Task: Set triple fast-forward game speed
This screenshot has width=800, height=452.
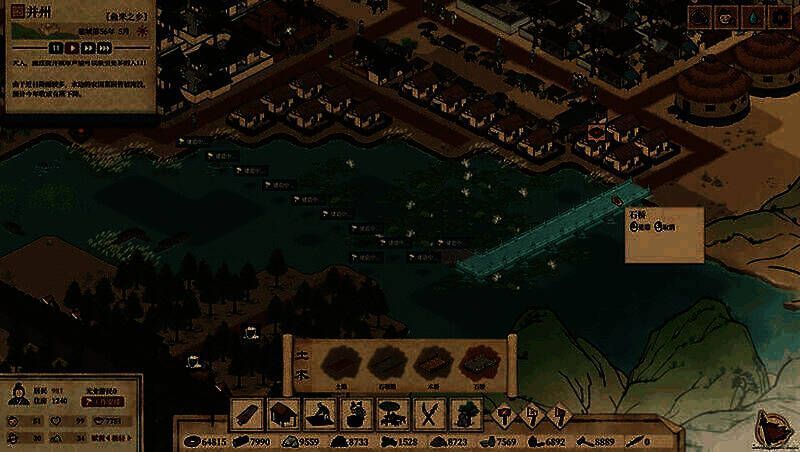Action: [x=105, y=47]
